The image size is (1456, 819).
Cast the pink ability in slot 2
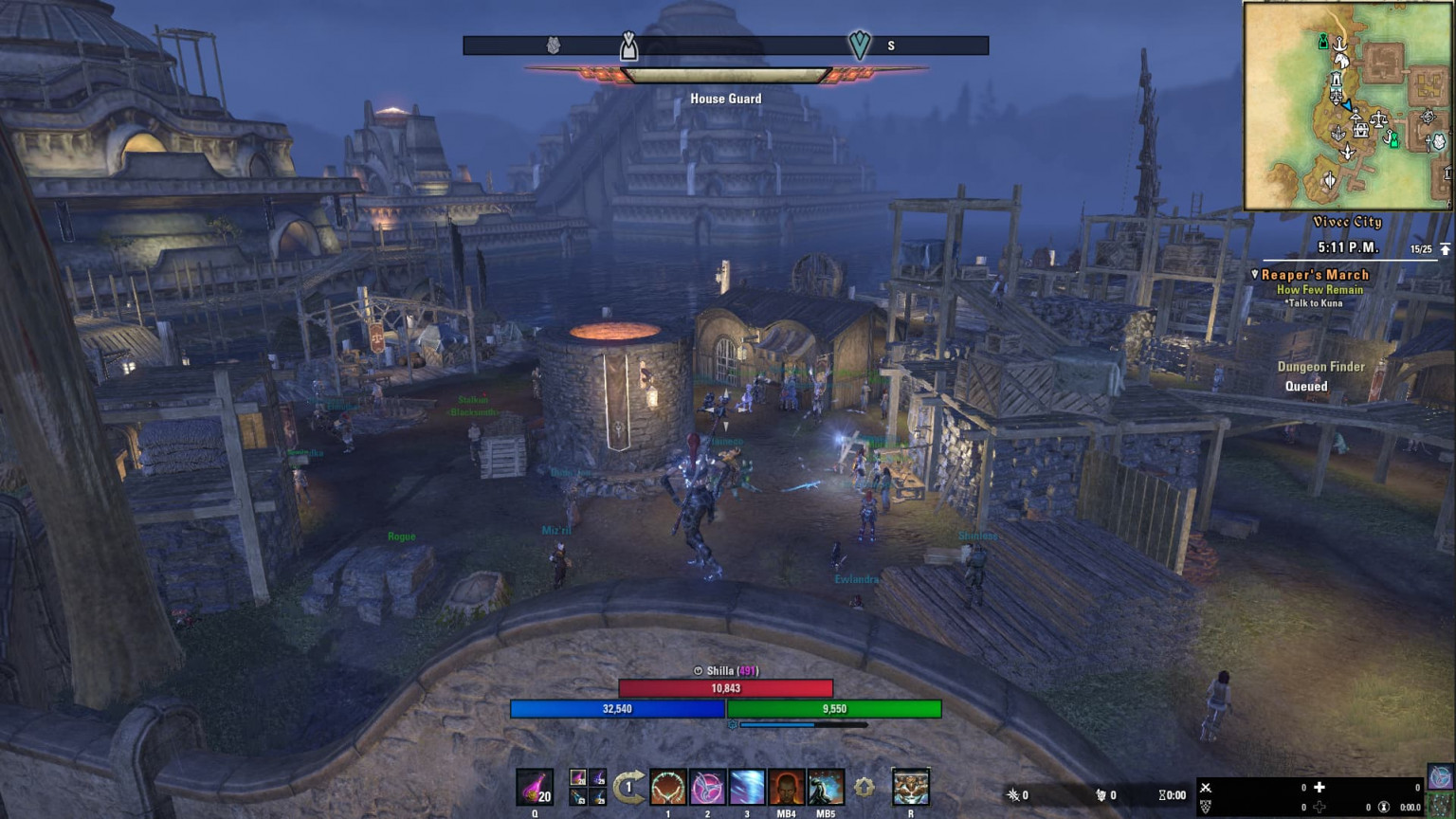(706, 787)
